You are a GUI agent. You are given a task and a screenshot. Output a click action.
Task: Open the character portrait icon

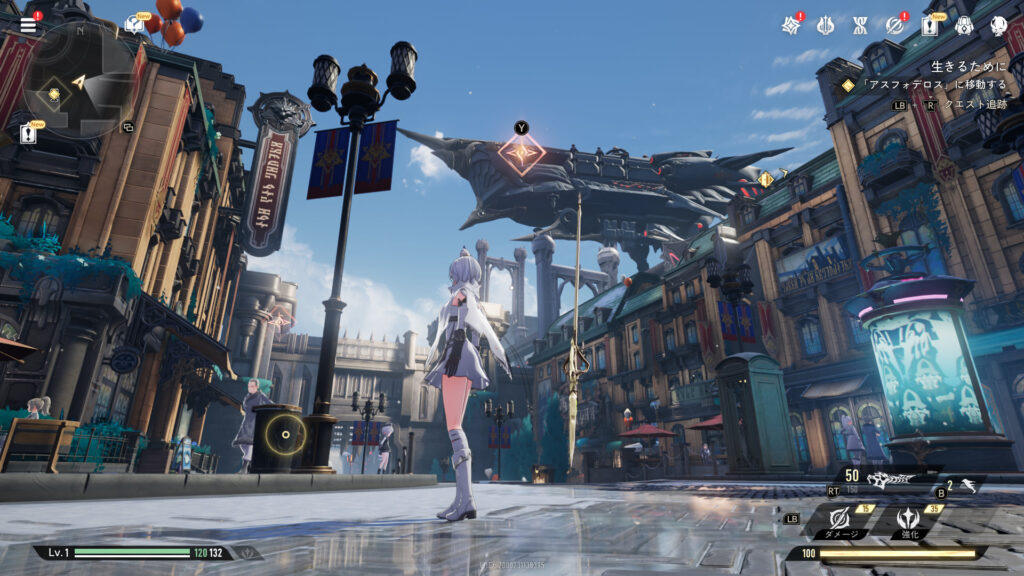click(x=998, y=25)
